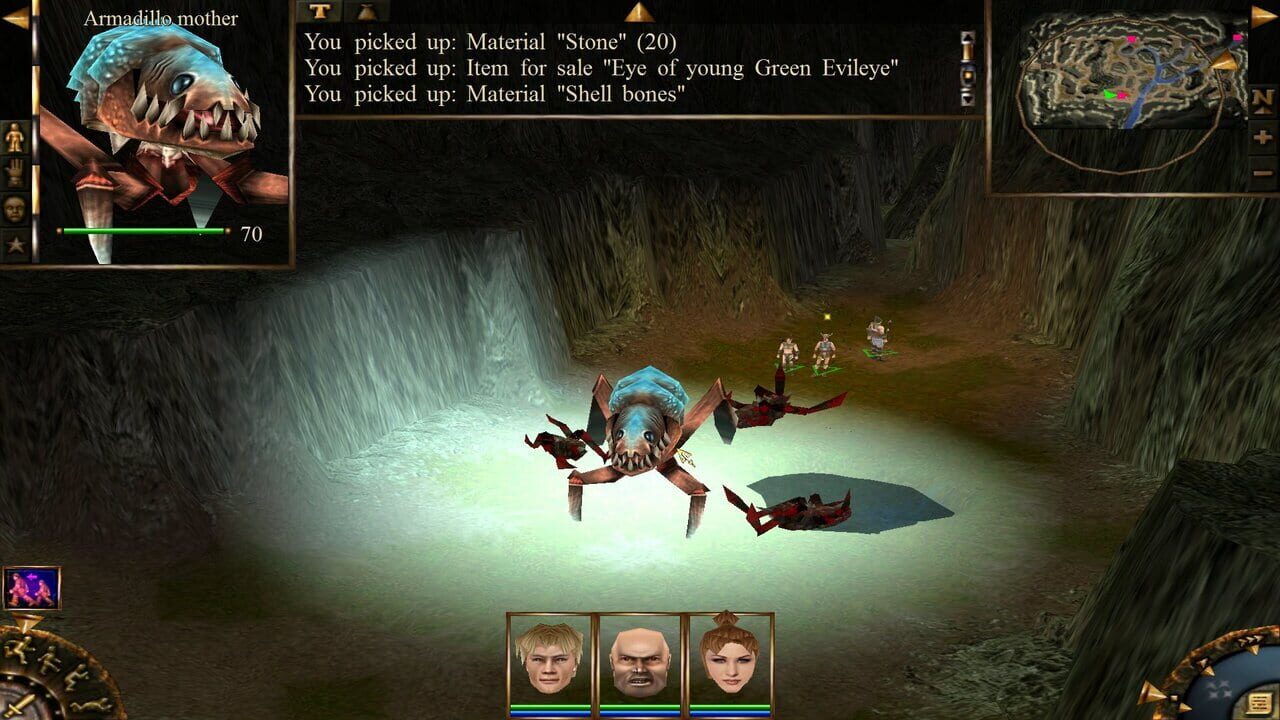Click the hourglass icon above the message log
This screenshot has width=1280, height=720.
tap(365, 12)
